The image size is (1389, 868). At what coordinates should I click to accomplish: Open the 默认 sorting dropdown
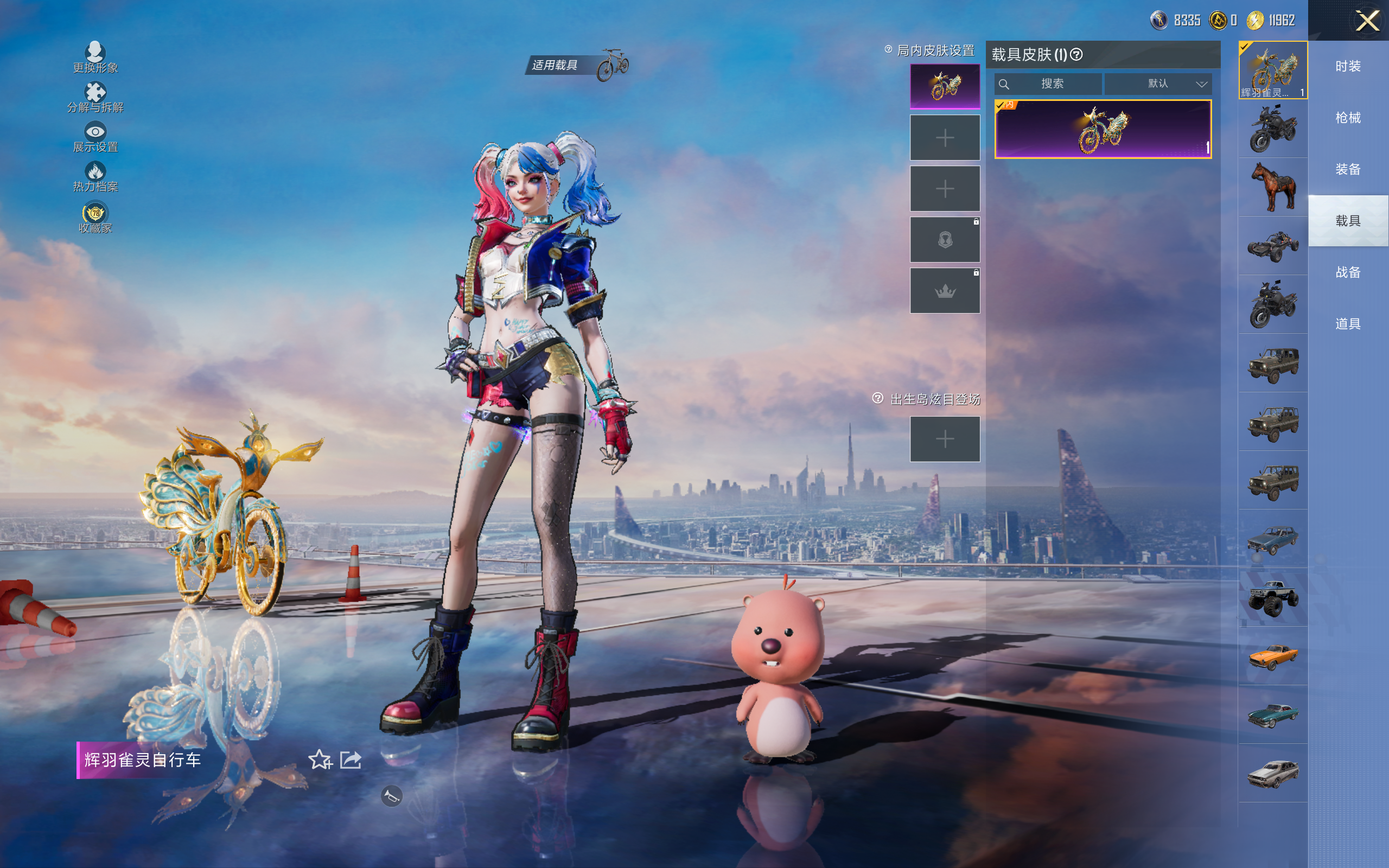pos(1158,84)
